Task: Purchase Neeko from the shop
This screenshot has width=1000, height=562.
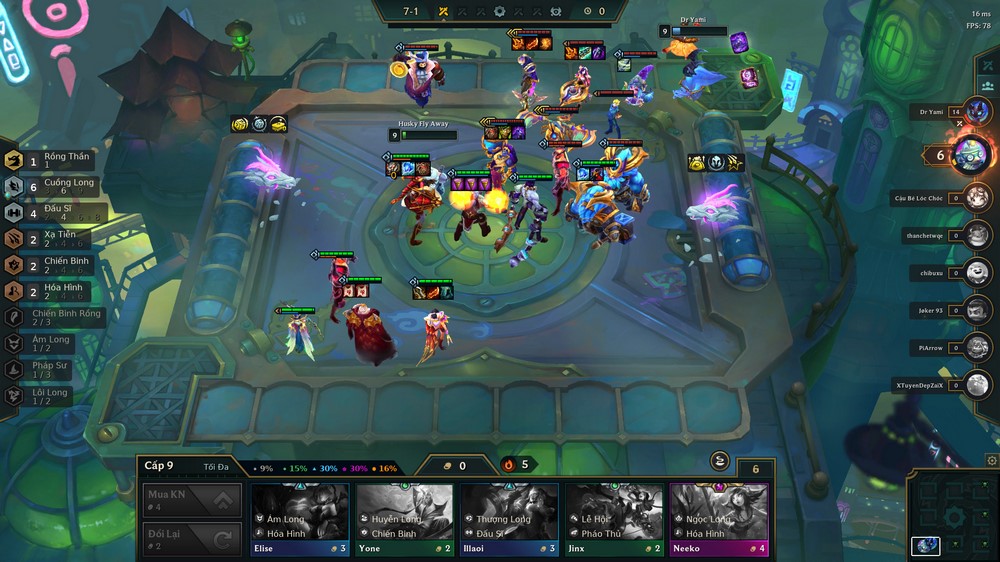Action: [718, 519]
